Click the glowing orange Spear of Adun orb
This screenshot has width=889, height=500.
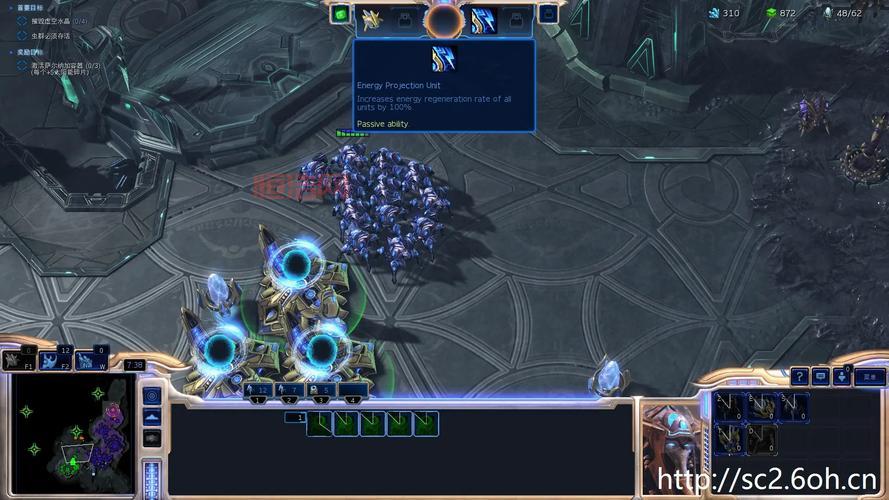click(x=443, y=20)
